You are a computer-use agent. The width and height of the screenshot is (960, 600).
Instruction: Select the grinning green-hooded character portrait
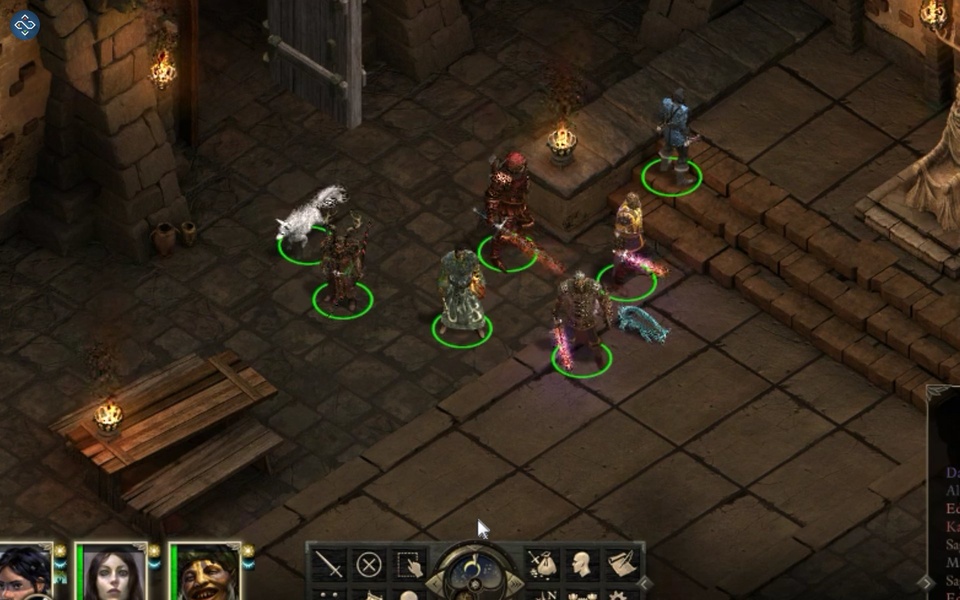pyautogui.click(x=205, y=574)
